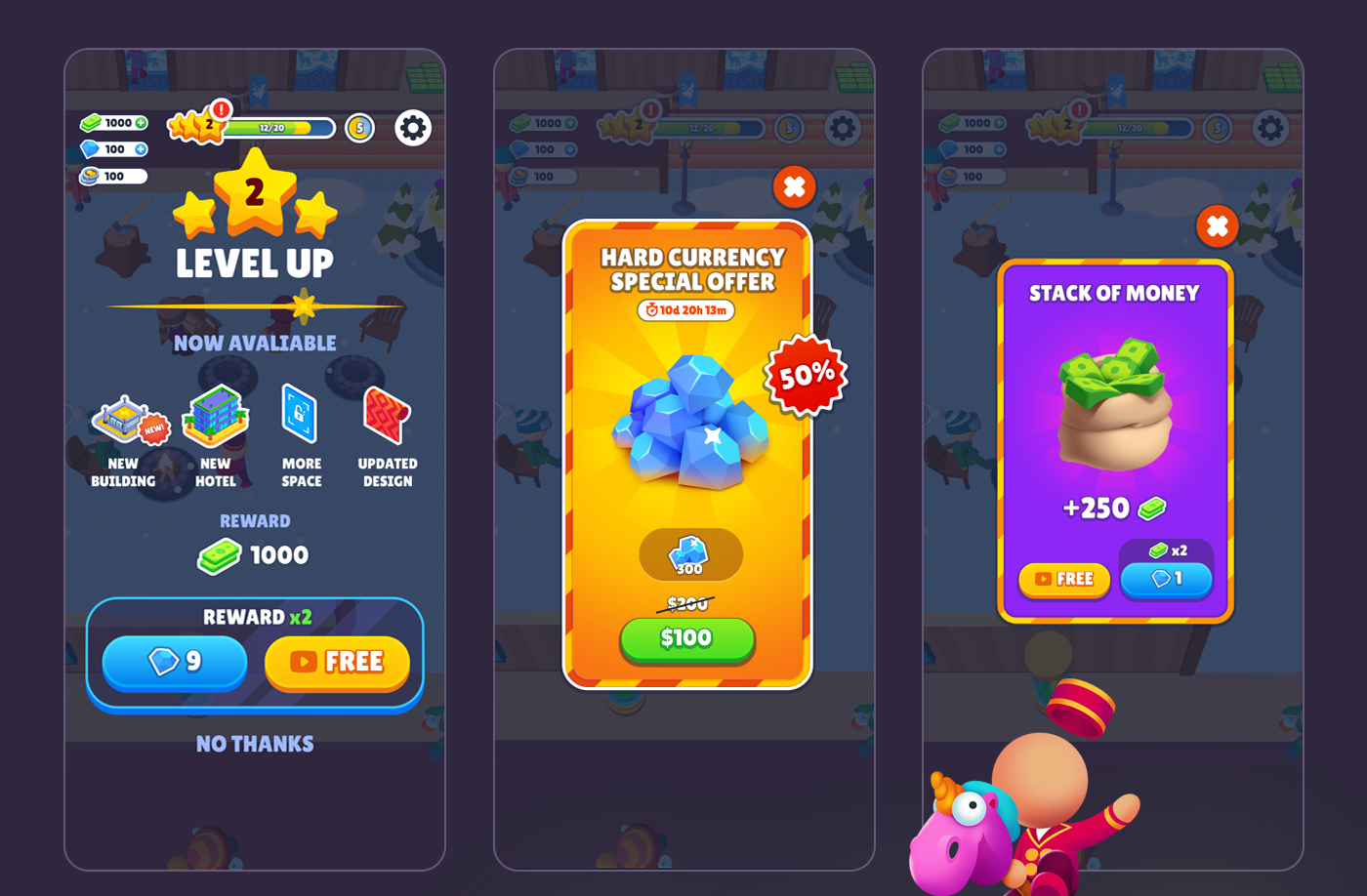
Task: Dismiss the level up with No Thanks
Action: [x=254, y=744]
